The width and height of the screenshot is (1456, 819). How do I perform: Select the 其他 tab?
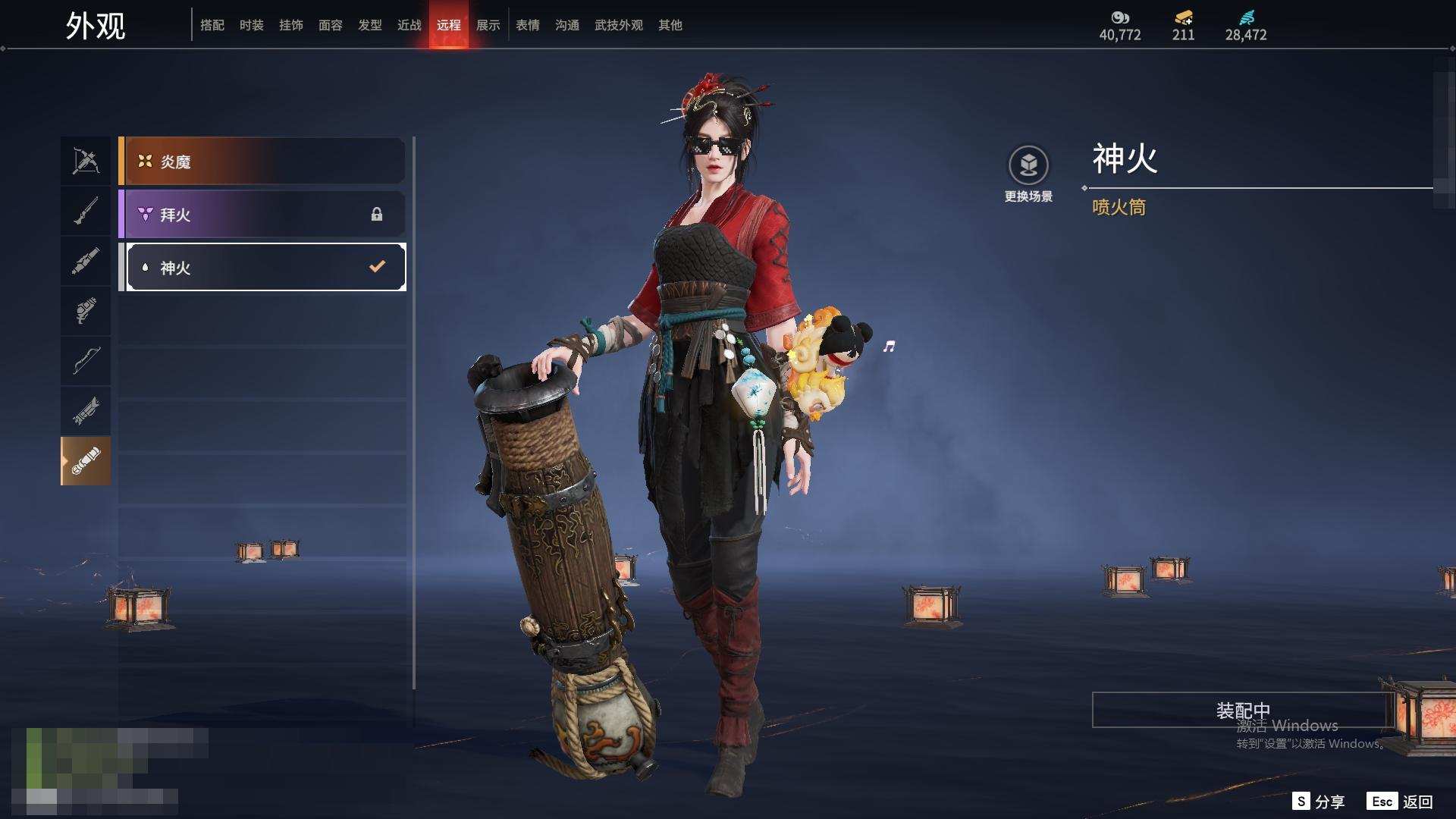pyautogui.click(x=670, y=25)
